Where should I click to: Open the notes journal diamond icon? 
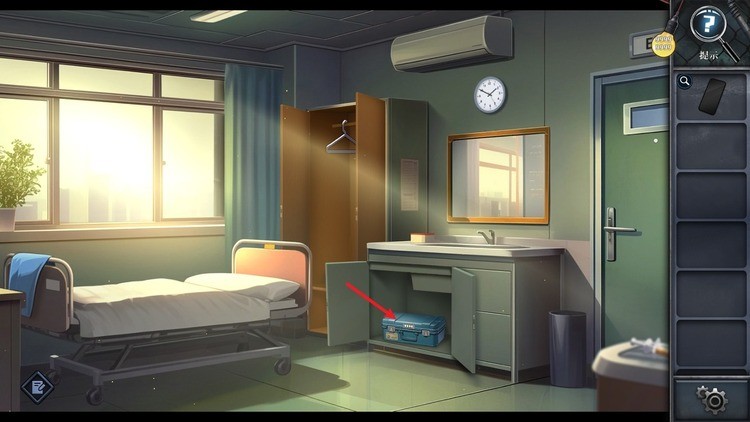point(39,384)
